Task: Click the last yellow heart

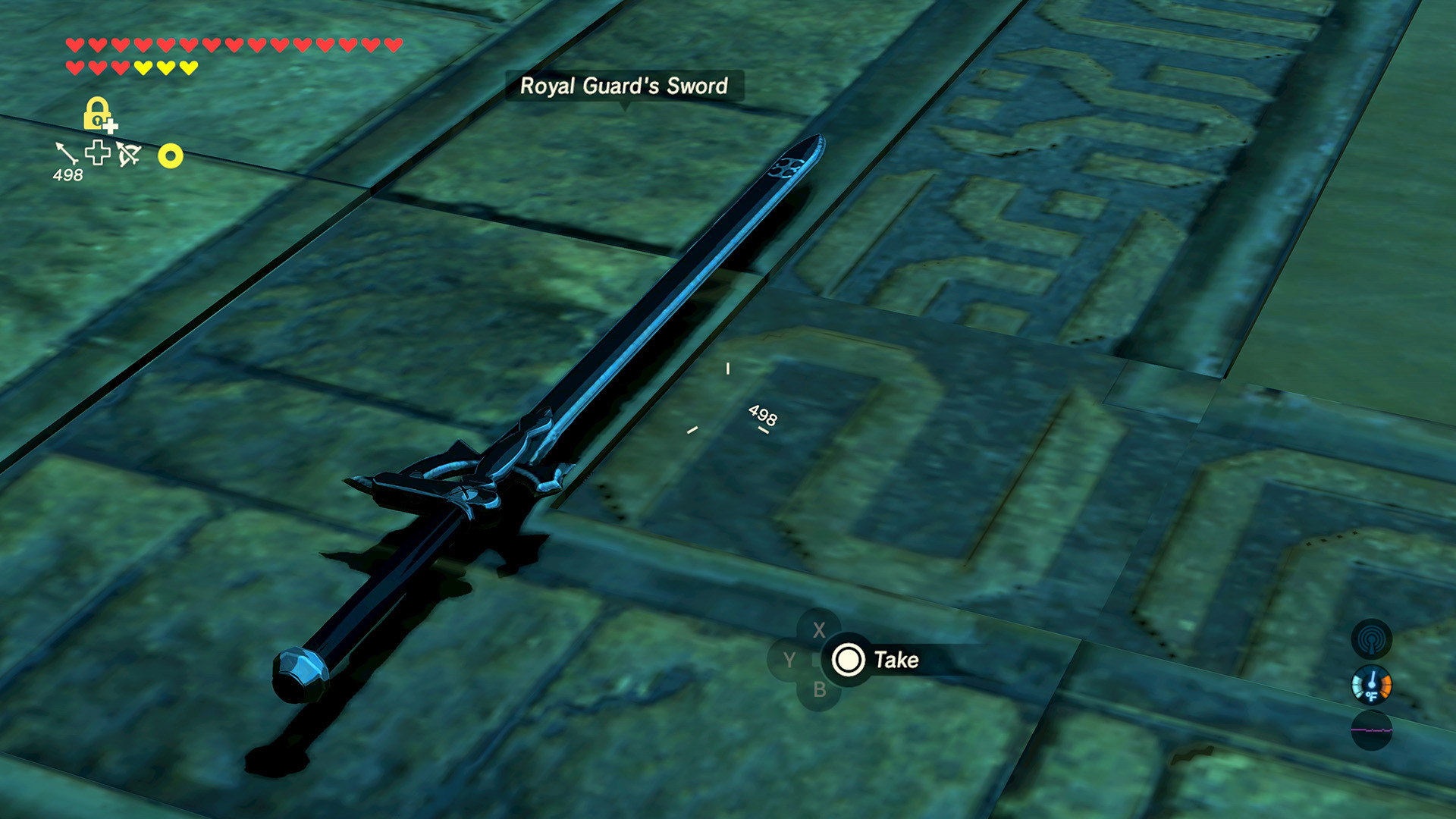Action: (188, 67)
